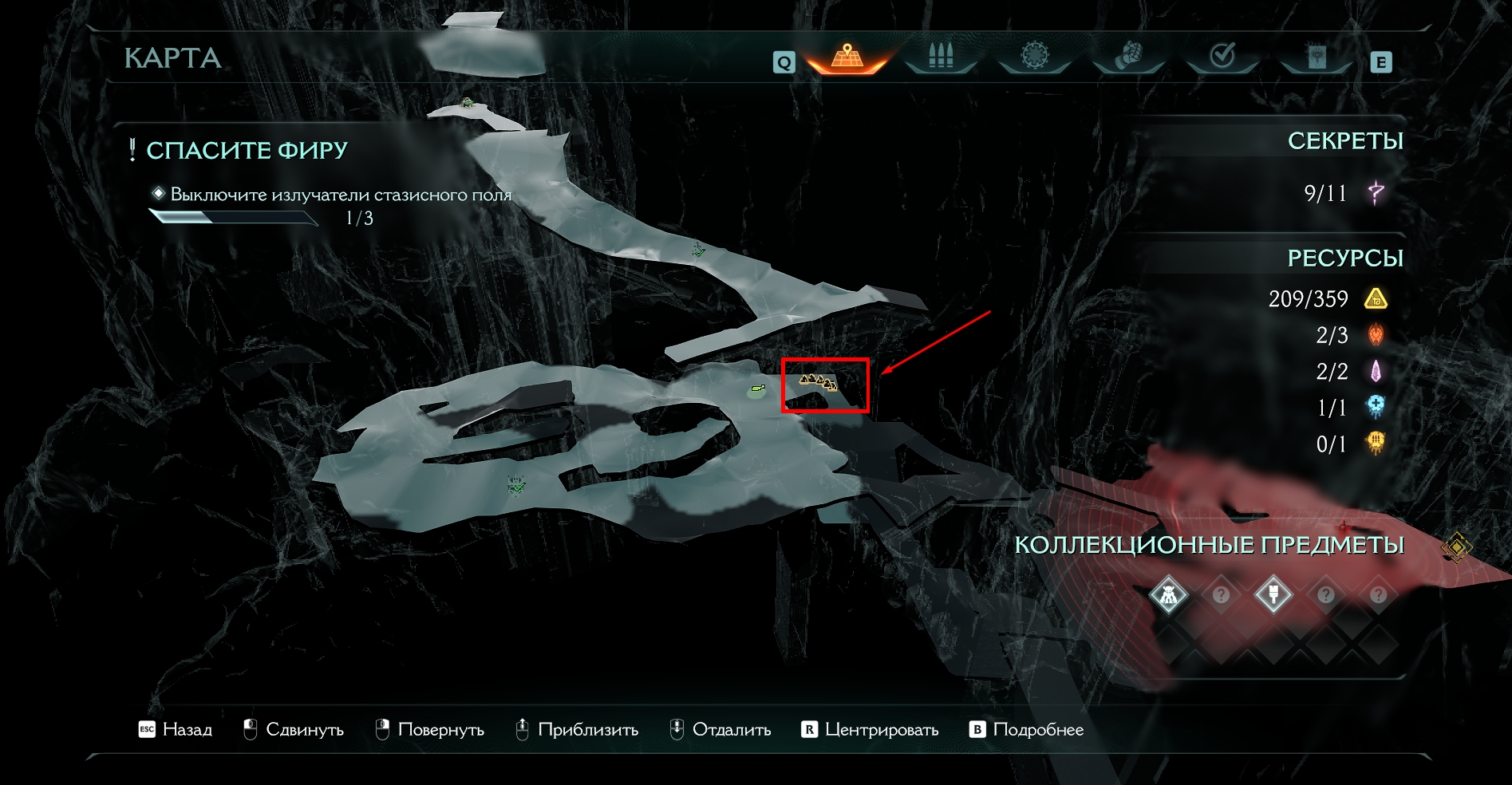Select the Спасите Фиру objective tracker
This screenshot has height=785, width=1512.
247,150
